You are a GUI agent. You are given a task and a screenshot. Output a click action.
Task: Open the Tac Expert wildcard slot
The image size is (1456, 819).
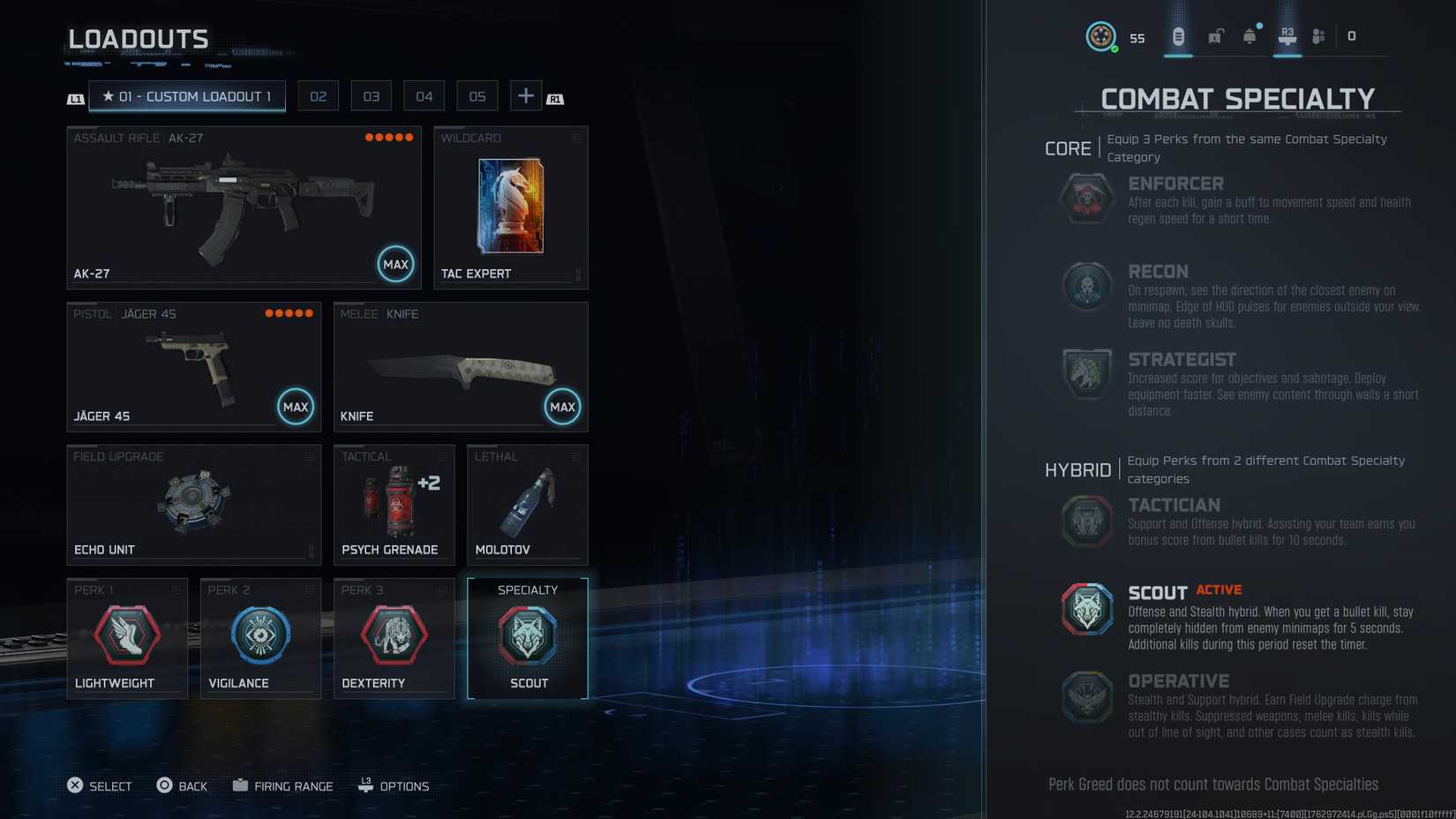coord(511,208)
